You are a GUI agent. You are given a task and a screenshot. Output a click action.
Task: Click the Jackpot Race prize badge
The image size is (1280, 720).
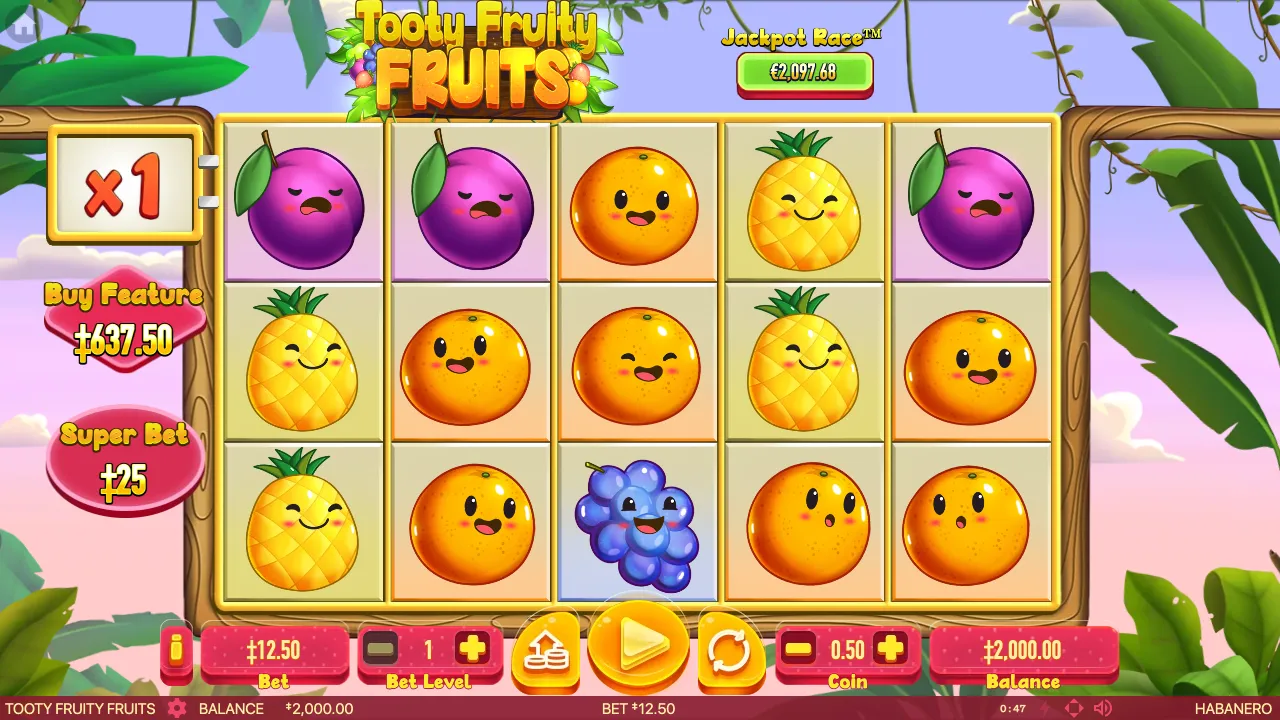coord(805,71)
